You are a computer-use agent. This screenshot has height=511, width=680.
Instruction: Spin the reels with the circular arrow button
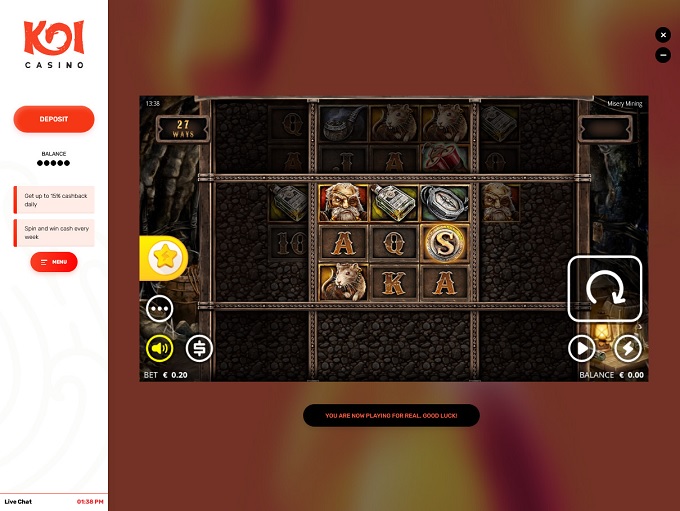point(605,289)
